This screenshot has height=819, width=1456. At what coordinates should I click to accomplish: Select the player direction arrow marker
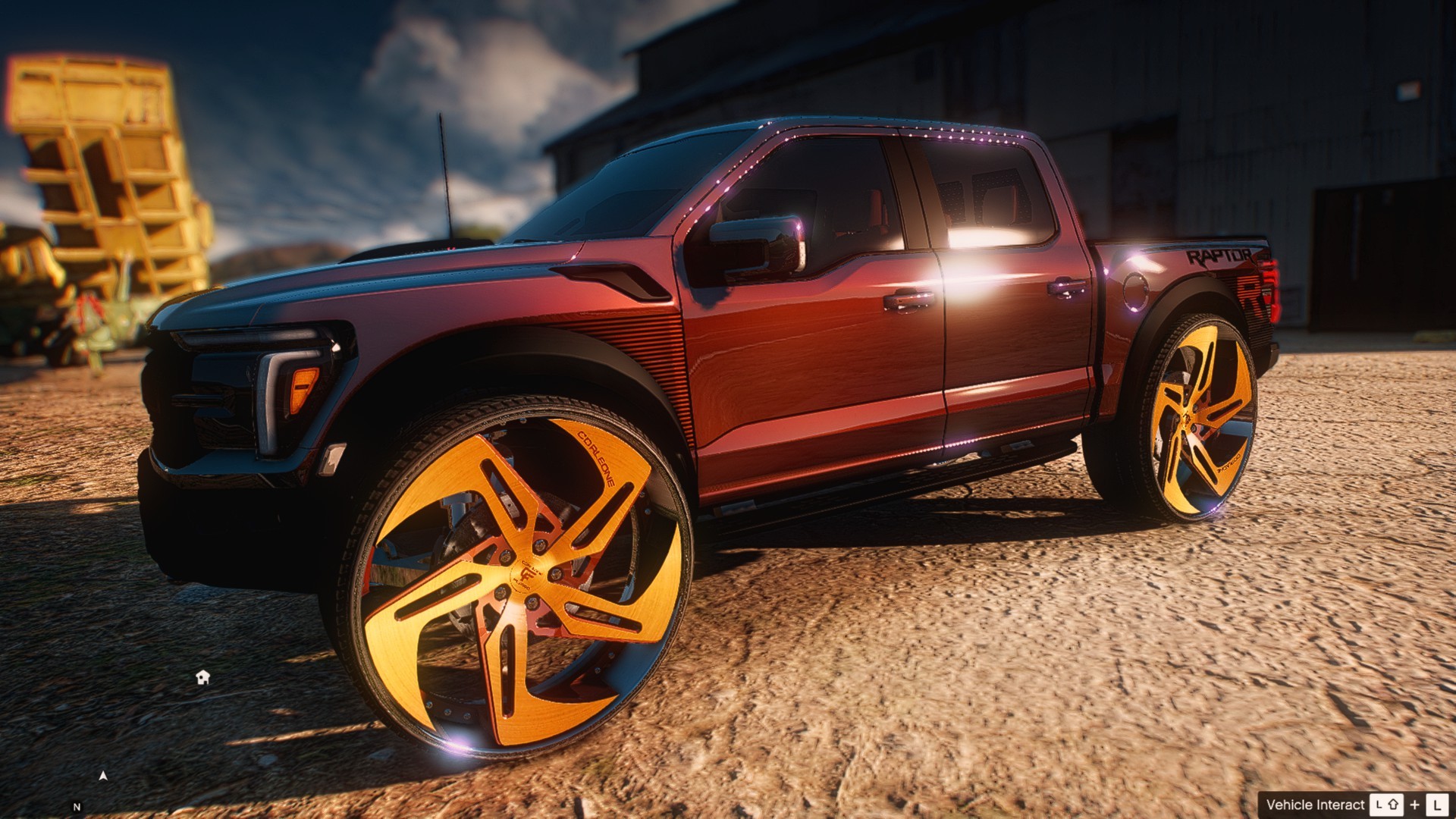click(x=103, y=777)
